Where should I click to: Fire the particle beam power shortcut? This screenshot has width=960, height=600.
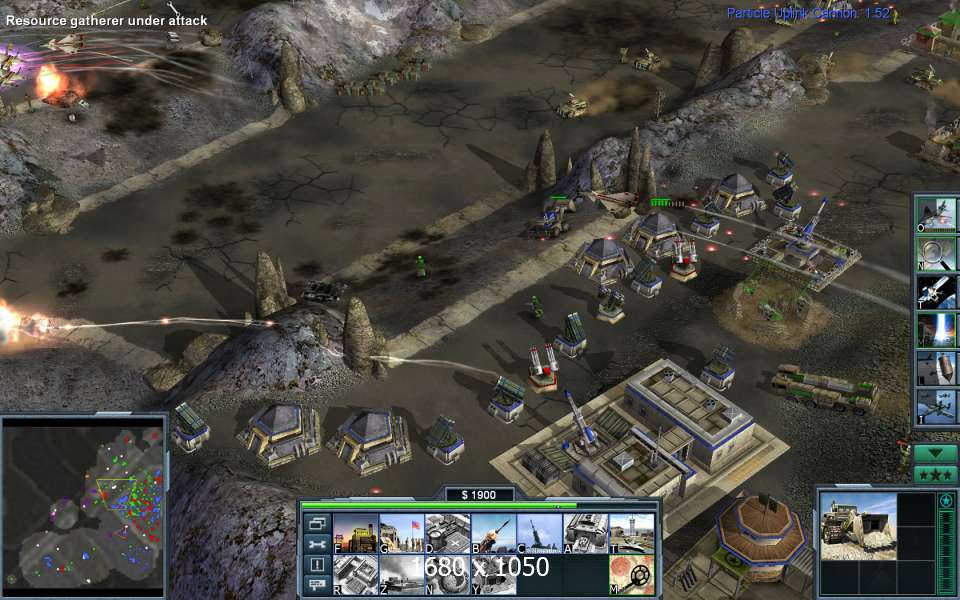click(936, 329)
